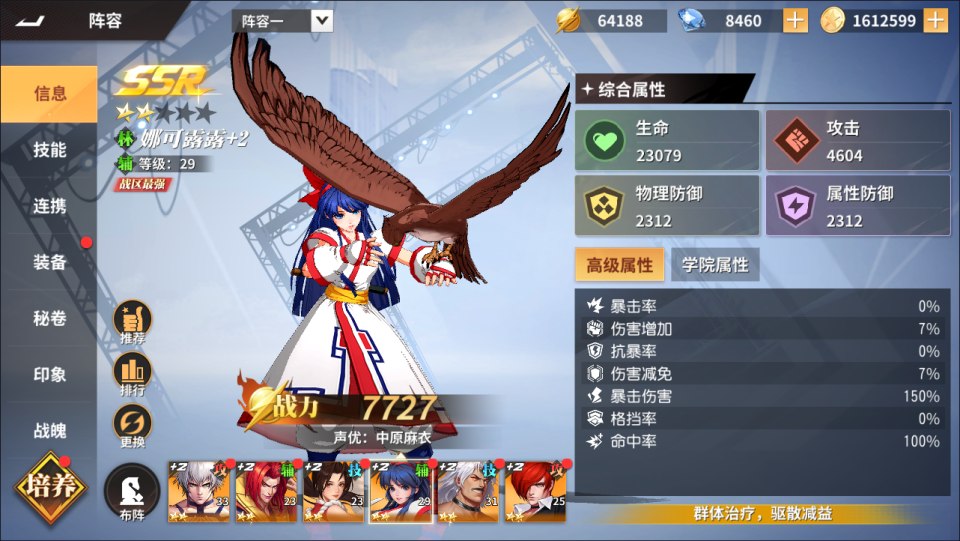Choose the level 25 red-haired fighter portrait
The height and width of the screenshot is (541, 960).
(536, 492)
